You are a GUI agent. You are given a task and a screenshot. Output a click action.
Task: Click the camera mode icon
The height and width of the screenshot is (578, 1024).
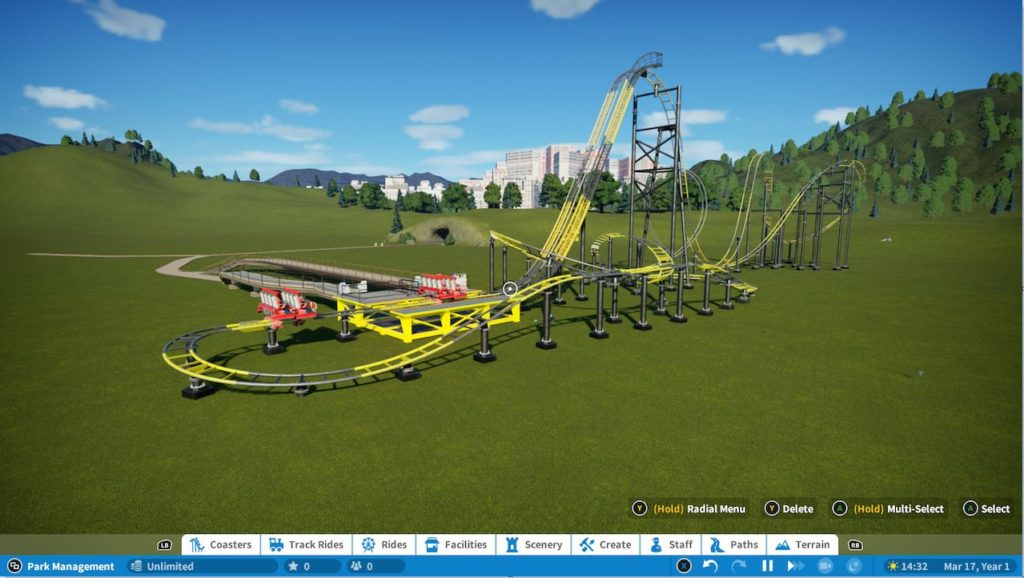point(825,566)
